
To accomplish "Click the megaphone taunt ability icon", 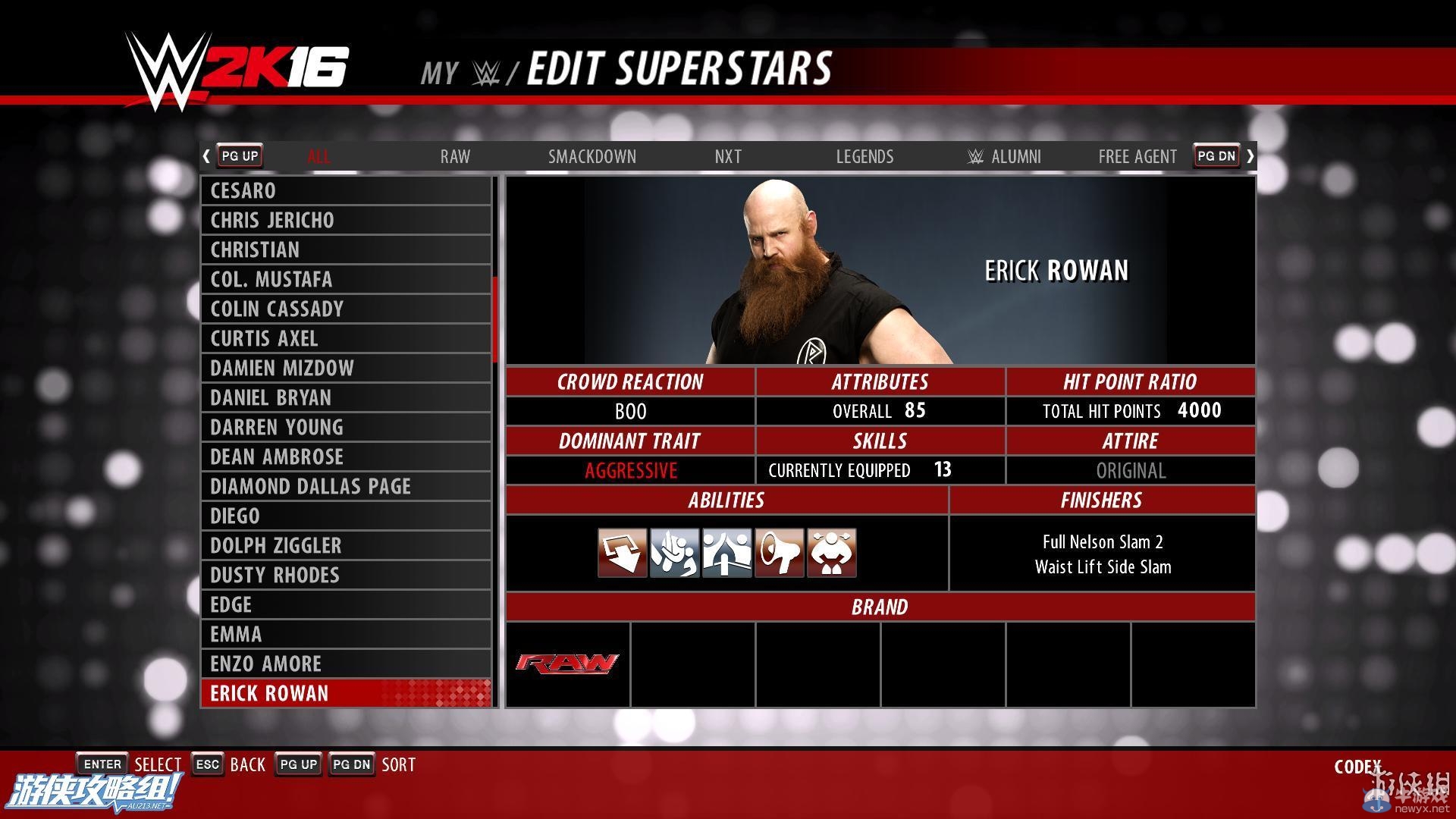I will [780, 553].
